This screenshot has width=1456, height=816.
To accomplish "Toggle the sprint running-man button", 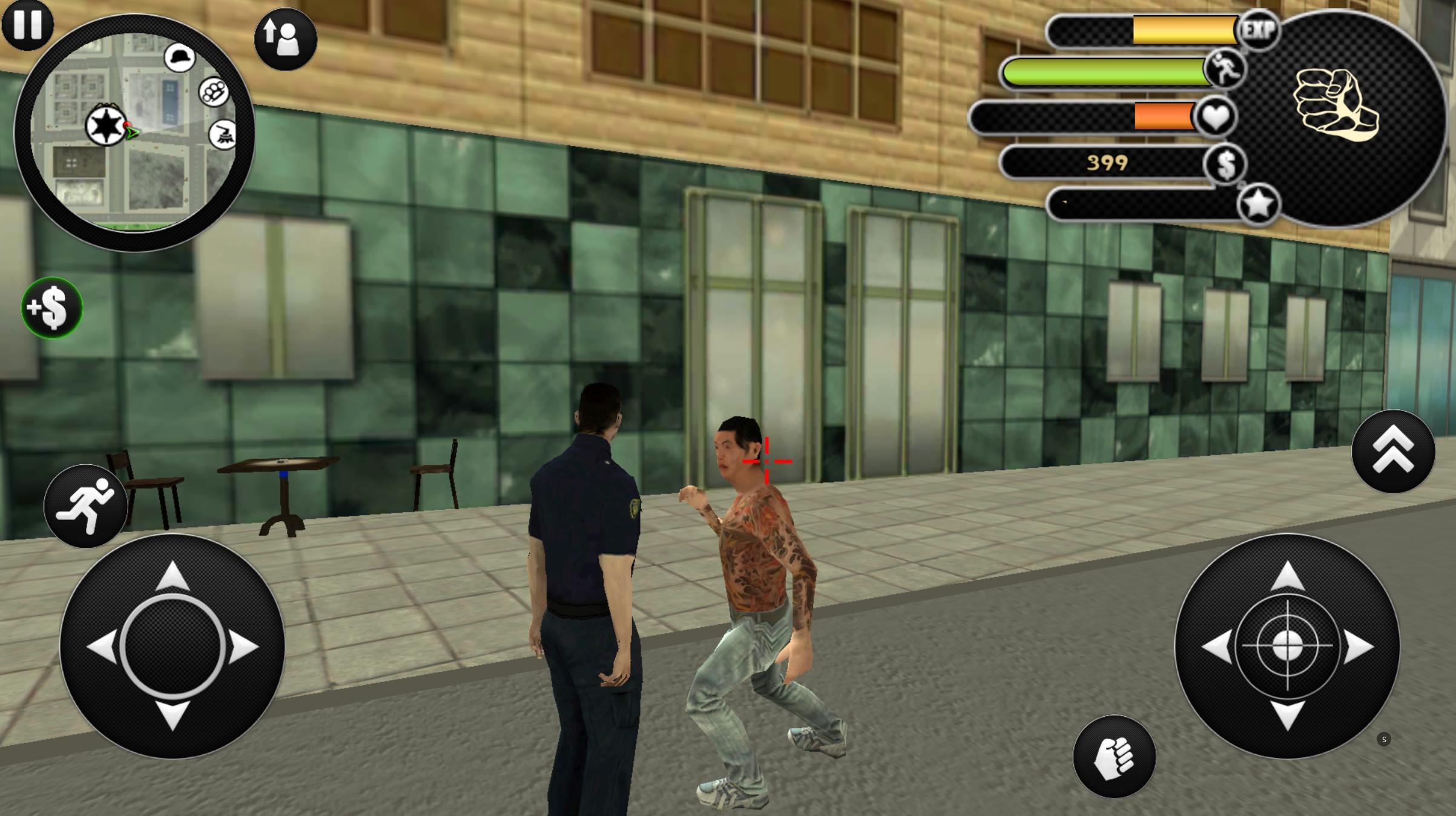I will 85,506.
